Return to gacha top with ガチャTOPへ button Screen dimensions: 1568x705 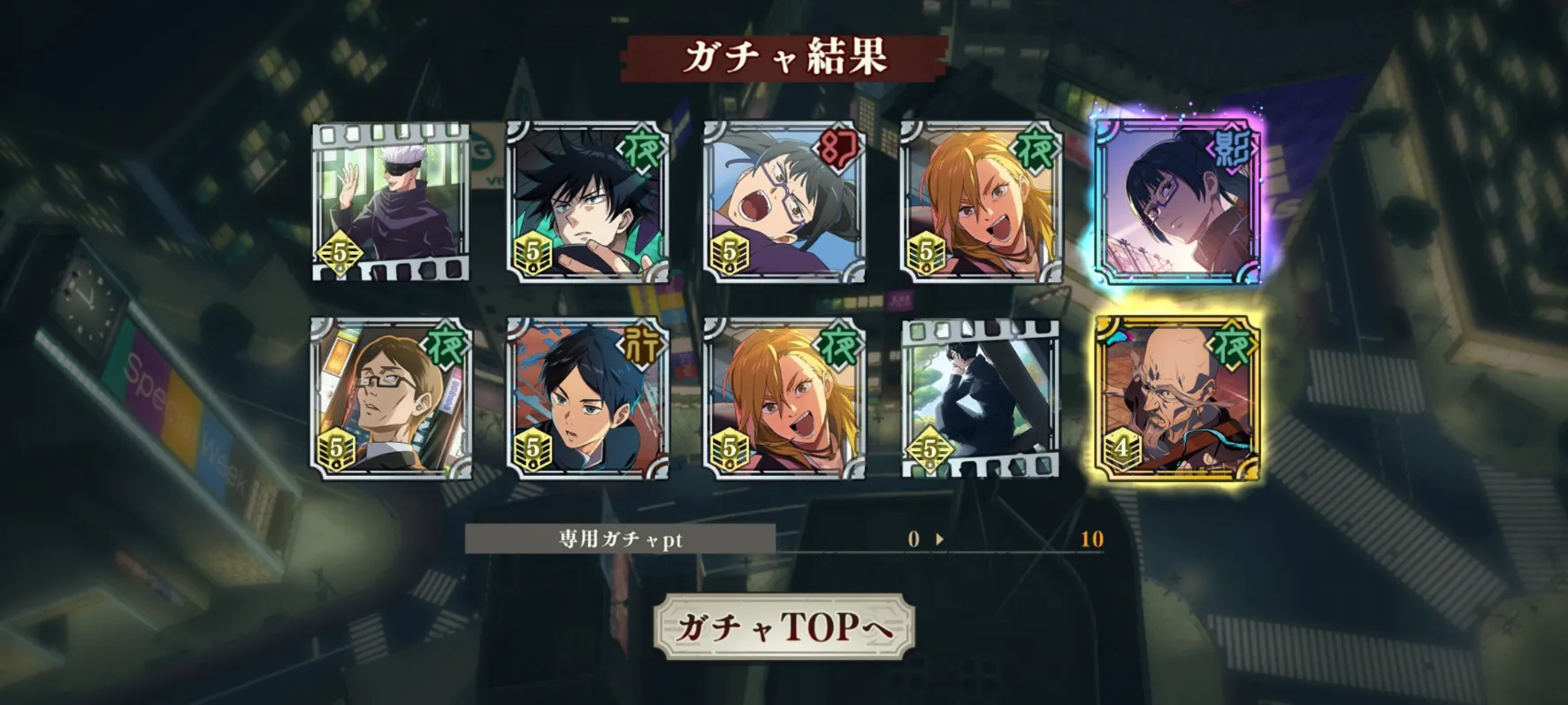click(784, 626)
